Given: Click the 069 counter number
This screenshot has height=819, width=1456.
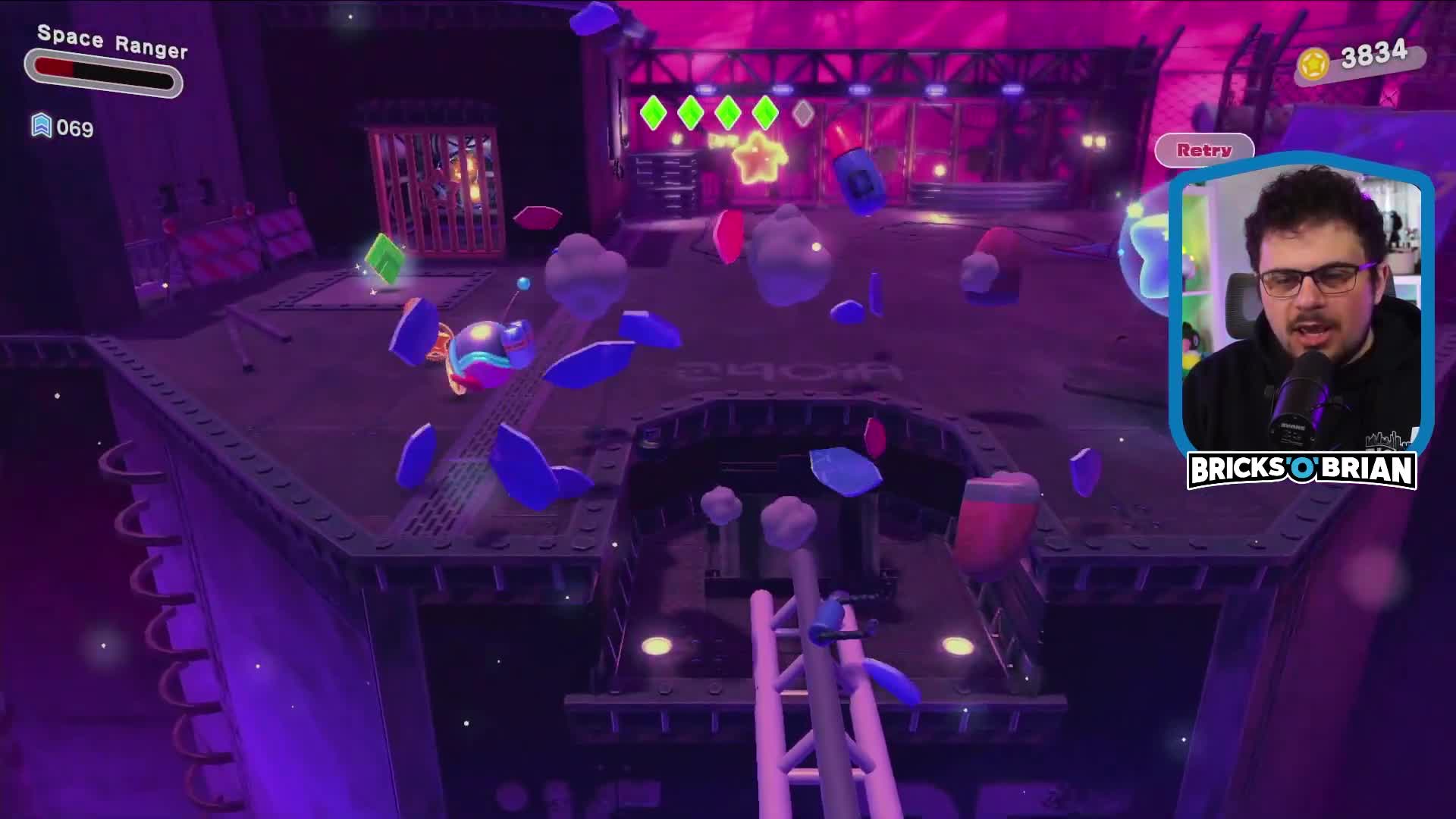Looking at the screenshot, I should click(76, 127).
